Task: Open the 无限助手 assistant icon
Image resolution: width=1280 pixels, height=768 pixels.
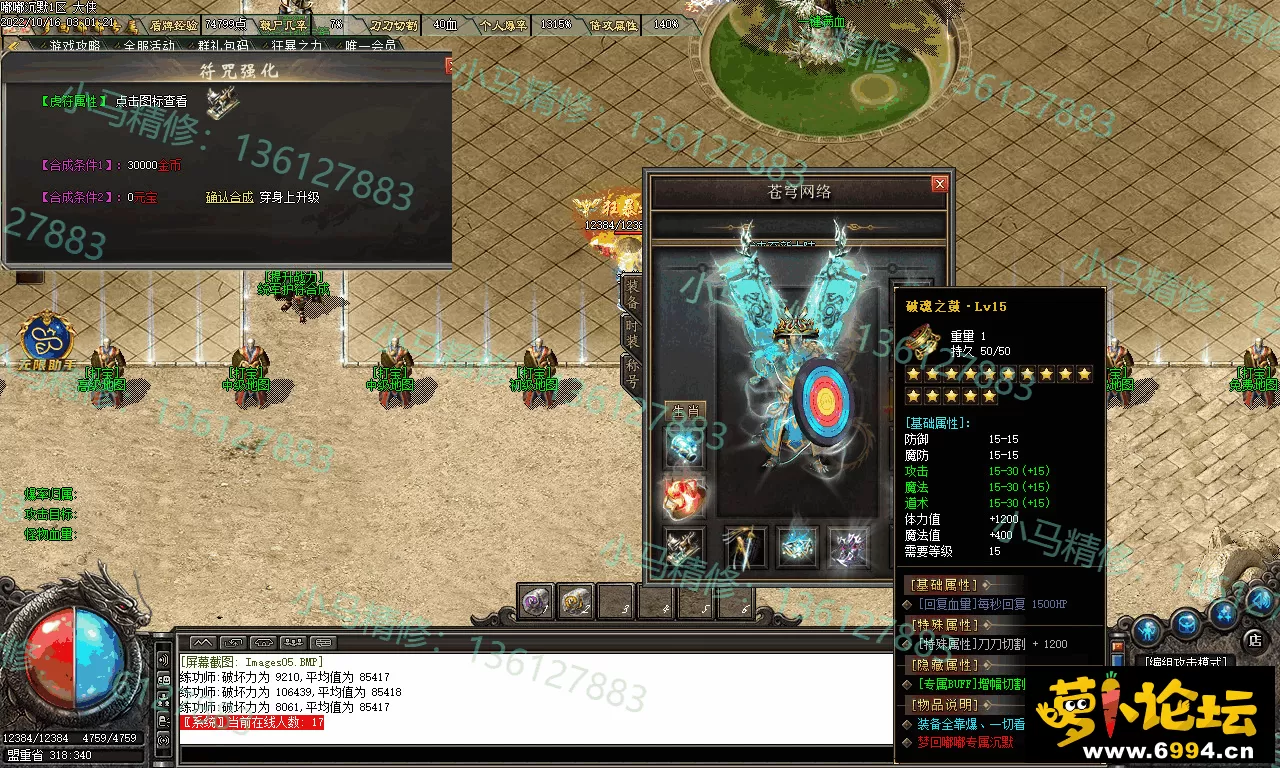Action: [x=46, y=342]
